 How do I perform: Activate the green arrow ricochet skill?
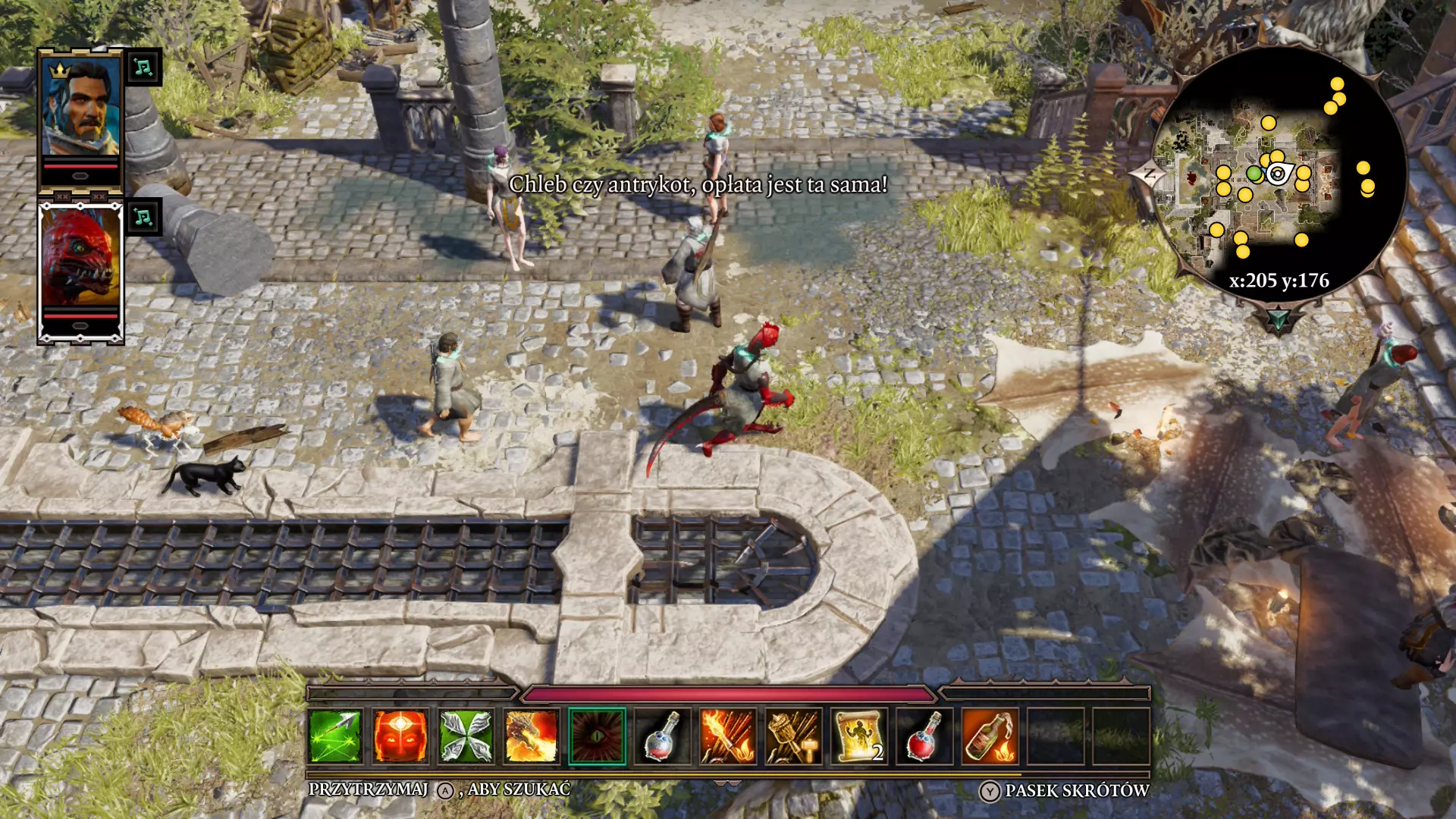point(334,736)
